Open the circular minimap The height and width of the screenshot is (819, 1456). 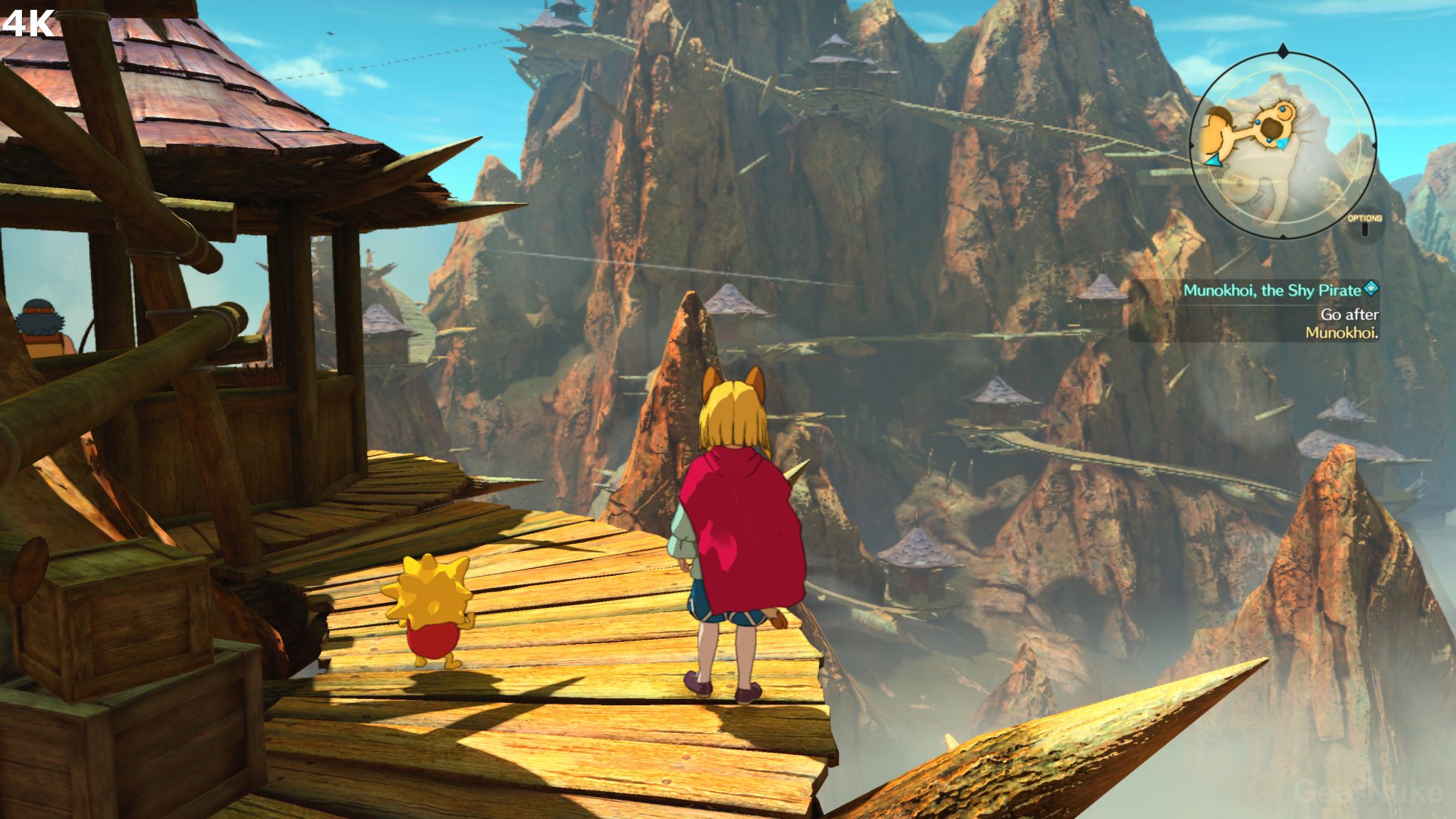point(1283,145)
